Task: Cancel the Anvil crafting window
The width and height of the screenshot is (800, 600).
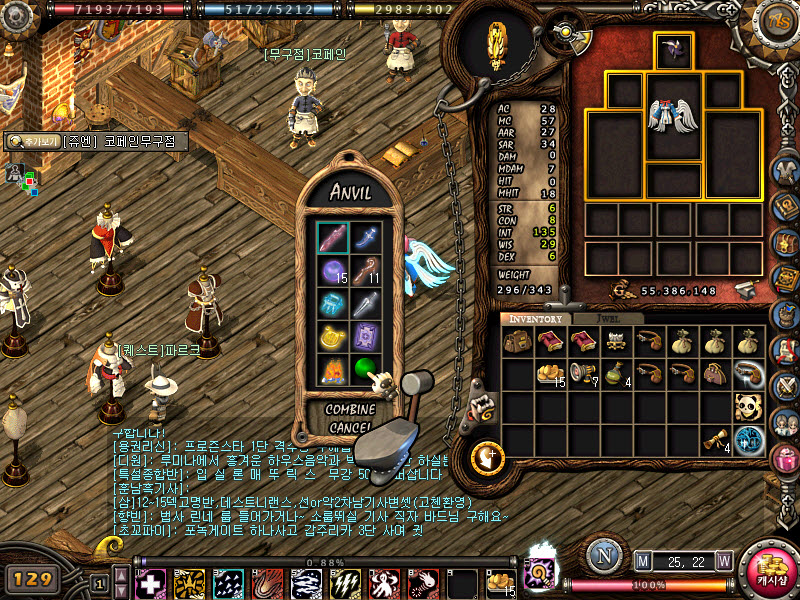Action: (350, 427)
